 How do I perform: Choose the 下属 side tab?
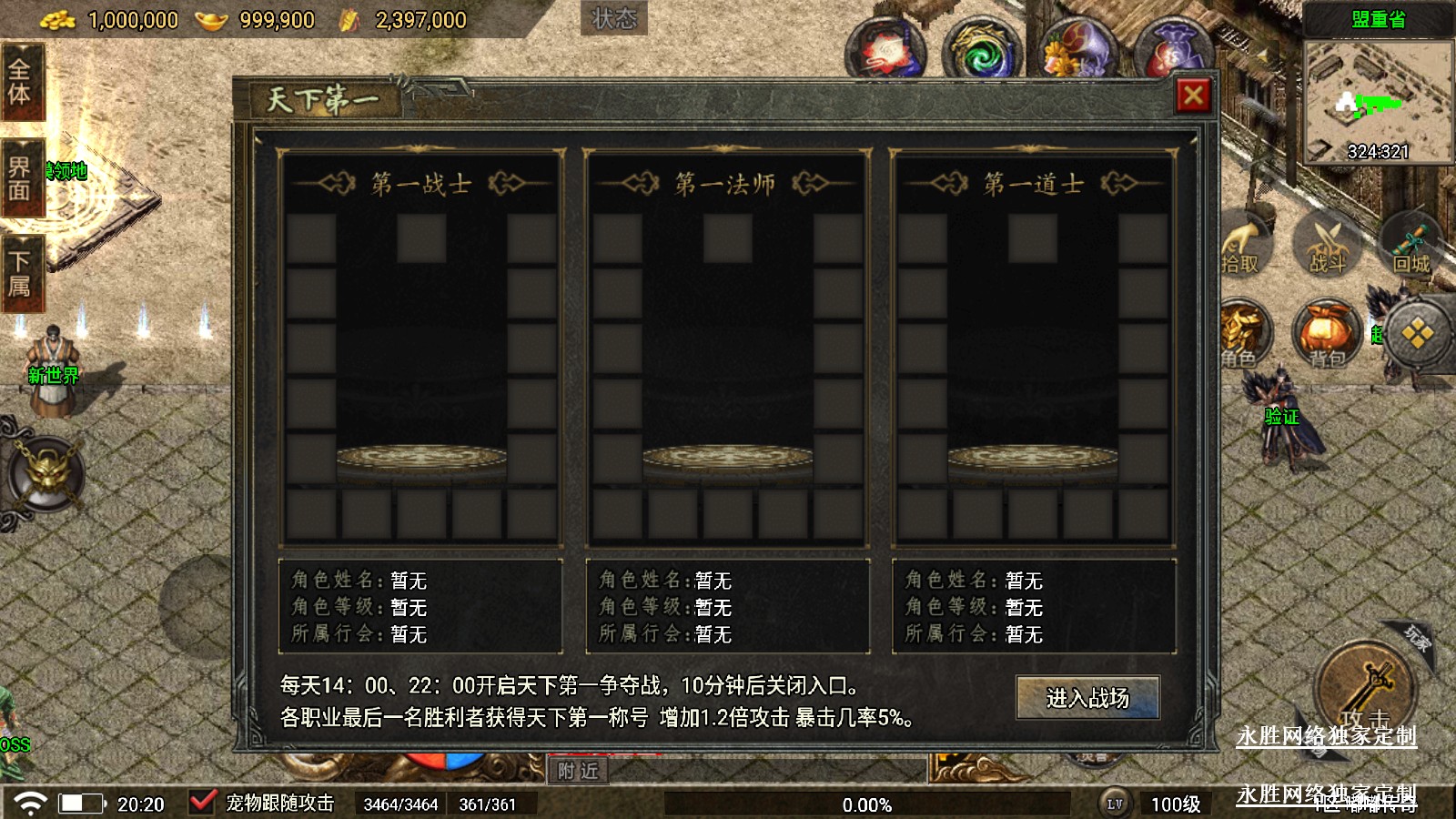tap(20, 274)
